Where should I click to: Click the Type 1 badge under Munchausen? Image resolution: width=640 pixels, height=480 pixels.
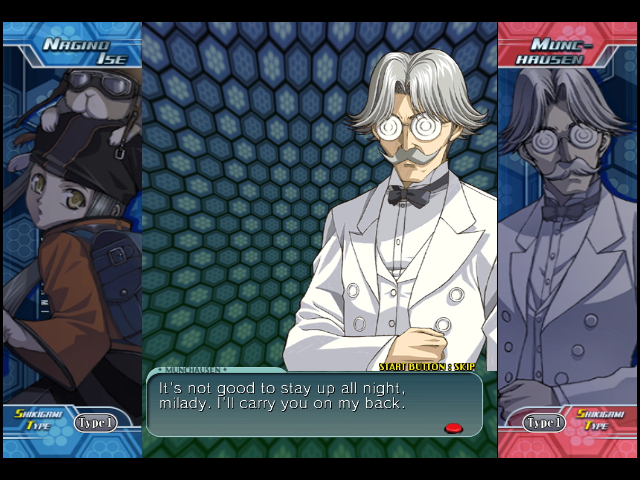pyautogui.click(x=545, y=422)
